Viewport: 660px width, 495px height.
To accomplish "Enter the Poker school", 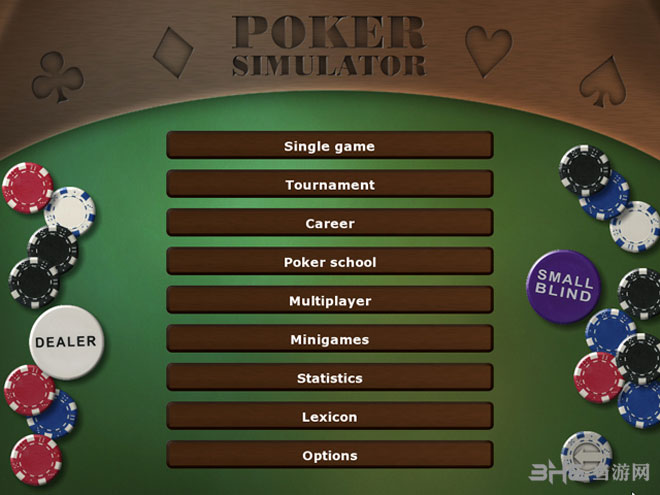I will coord(329,262).
